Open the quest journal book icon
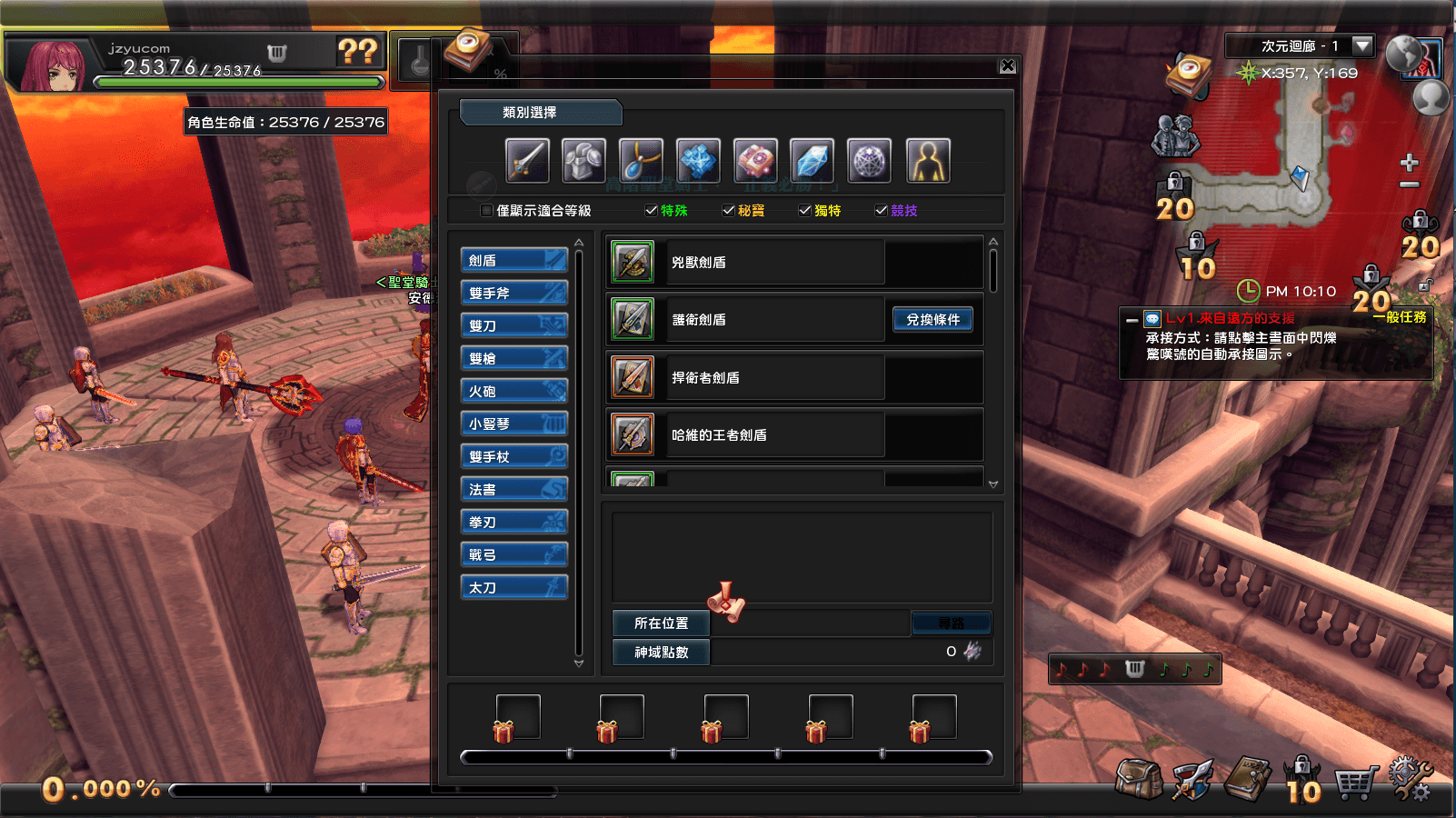Screen dimensions: 1456x818 point(1247,779)
